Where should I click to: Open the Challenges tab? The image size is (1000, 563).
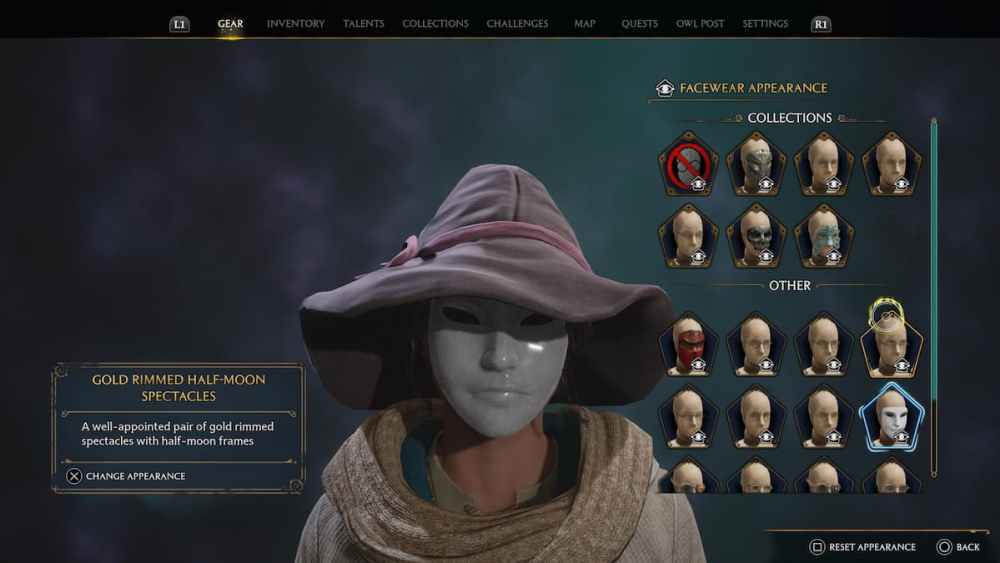click(x=517, y=23)
